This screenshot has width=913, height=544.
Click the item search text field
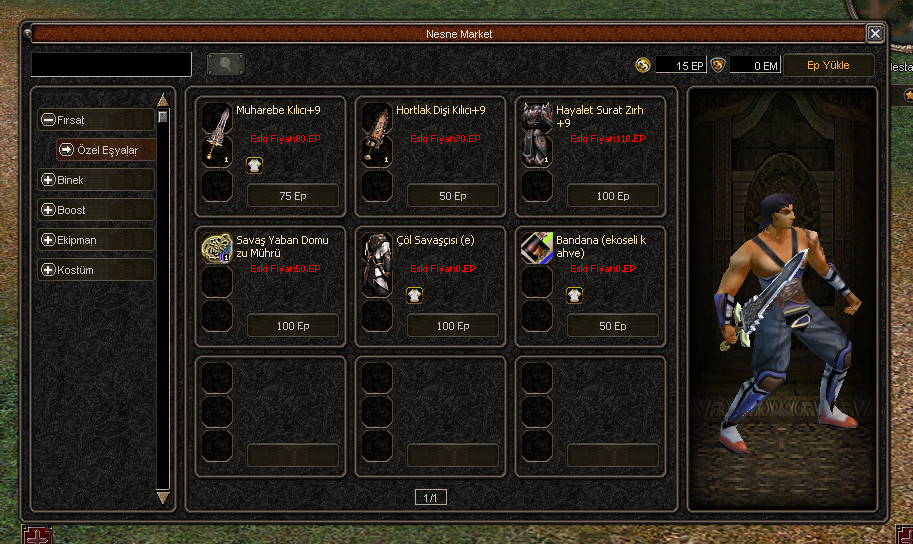[111, 65]
